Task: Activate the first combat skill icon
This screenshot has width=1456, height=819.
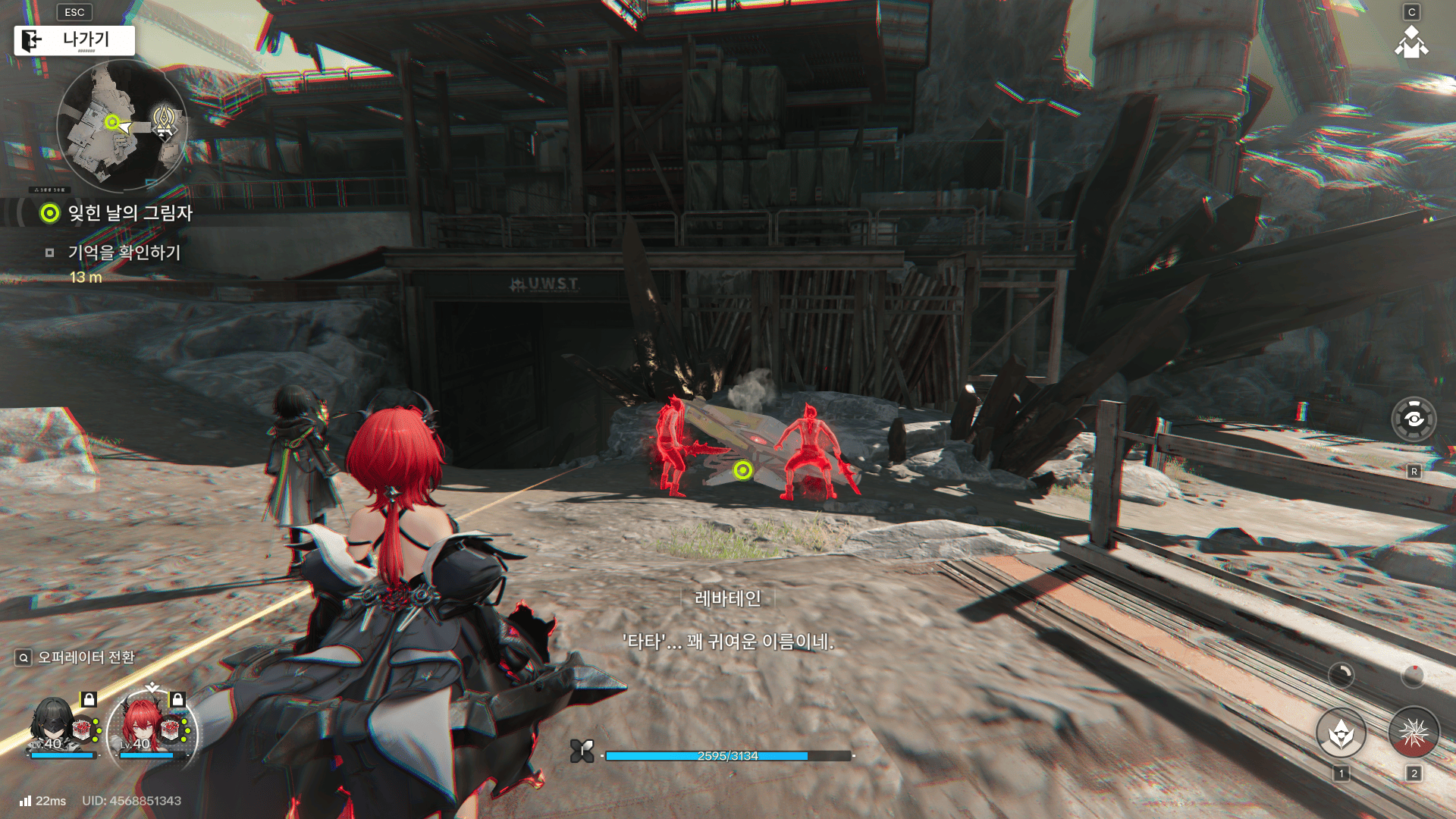Action: point(1341,733)
